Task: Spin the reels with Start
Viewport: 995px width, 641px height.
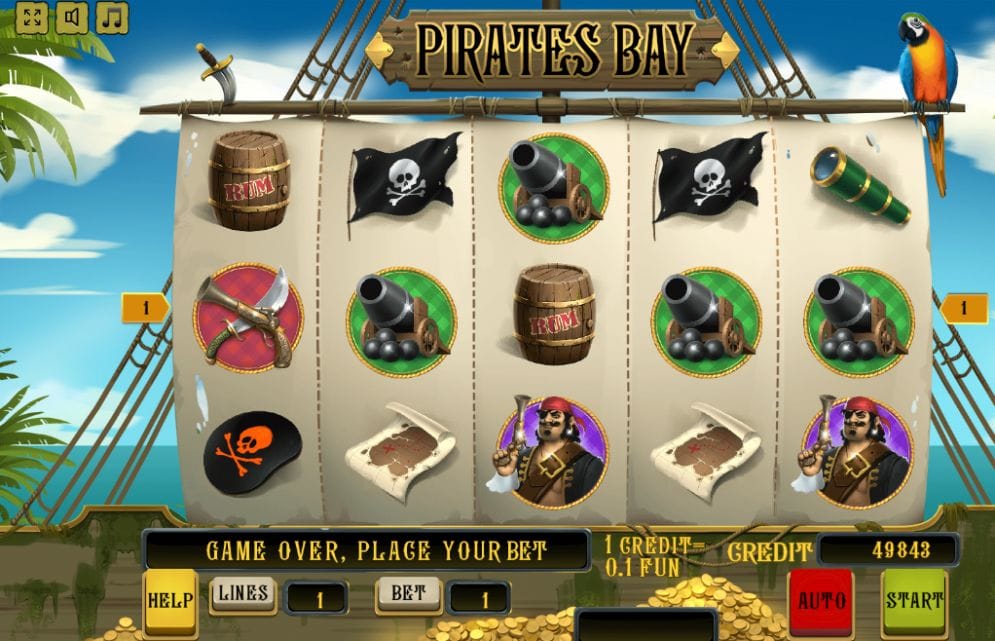Action: 914,601
